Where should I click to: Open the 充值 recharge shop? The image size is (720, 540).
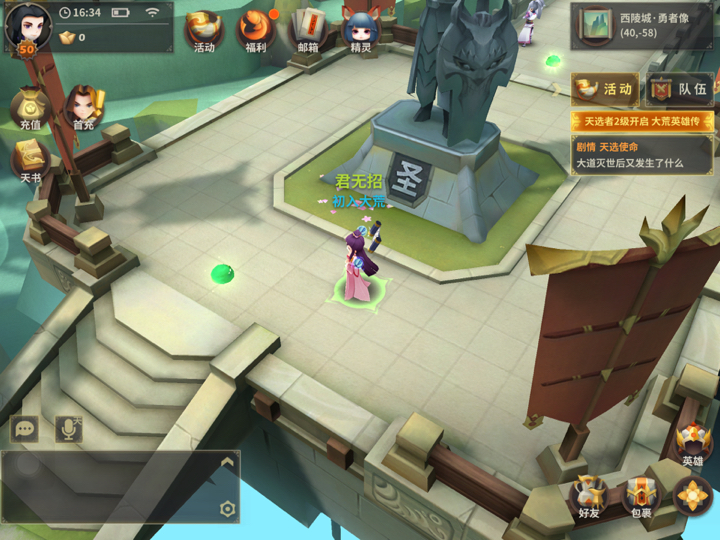pos(30,109)
